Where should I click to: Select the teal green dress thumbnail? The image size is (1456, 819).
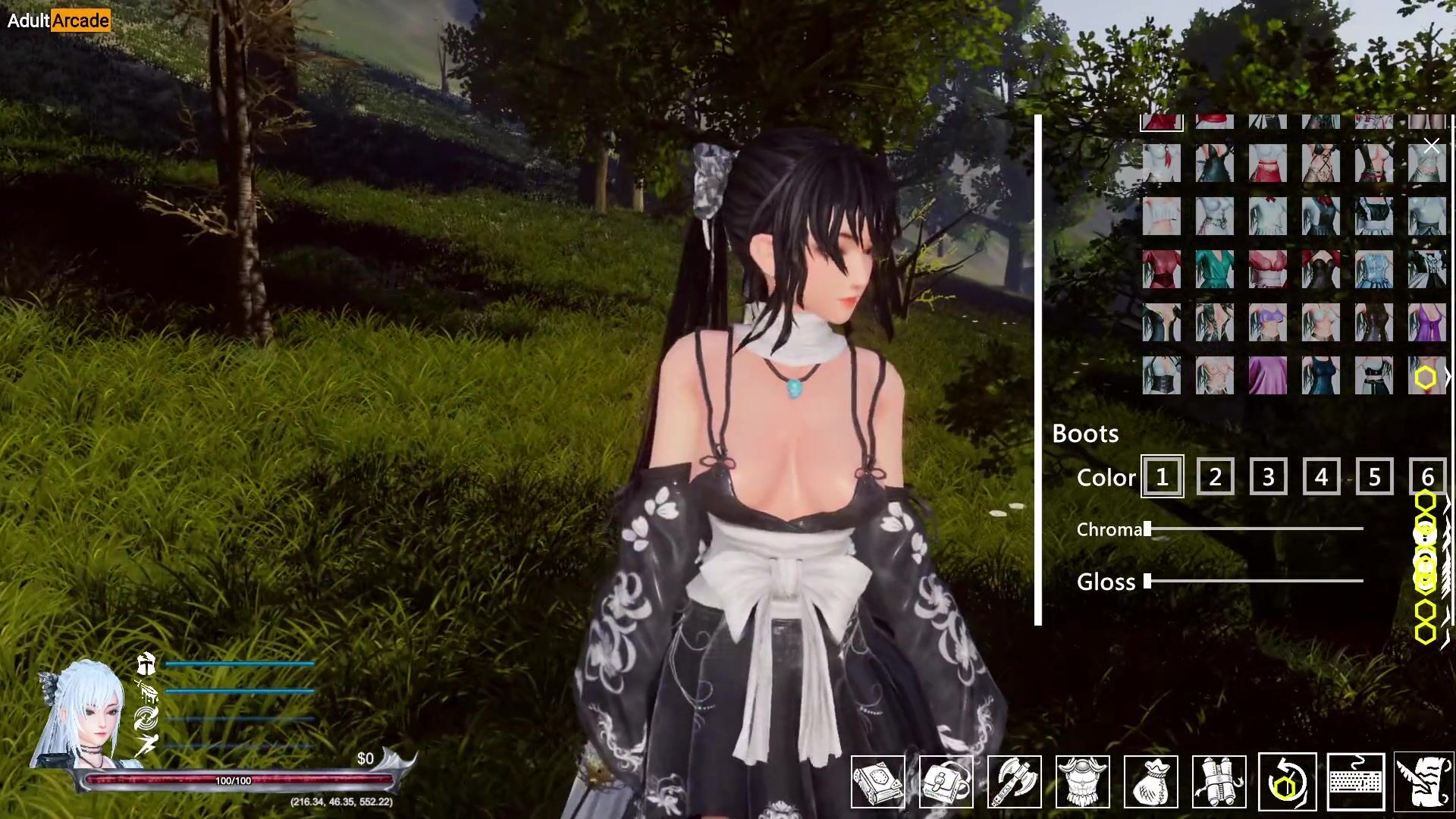pyautogui.click(x=1215, y=269)
